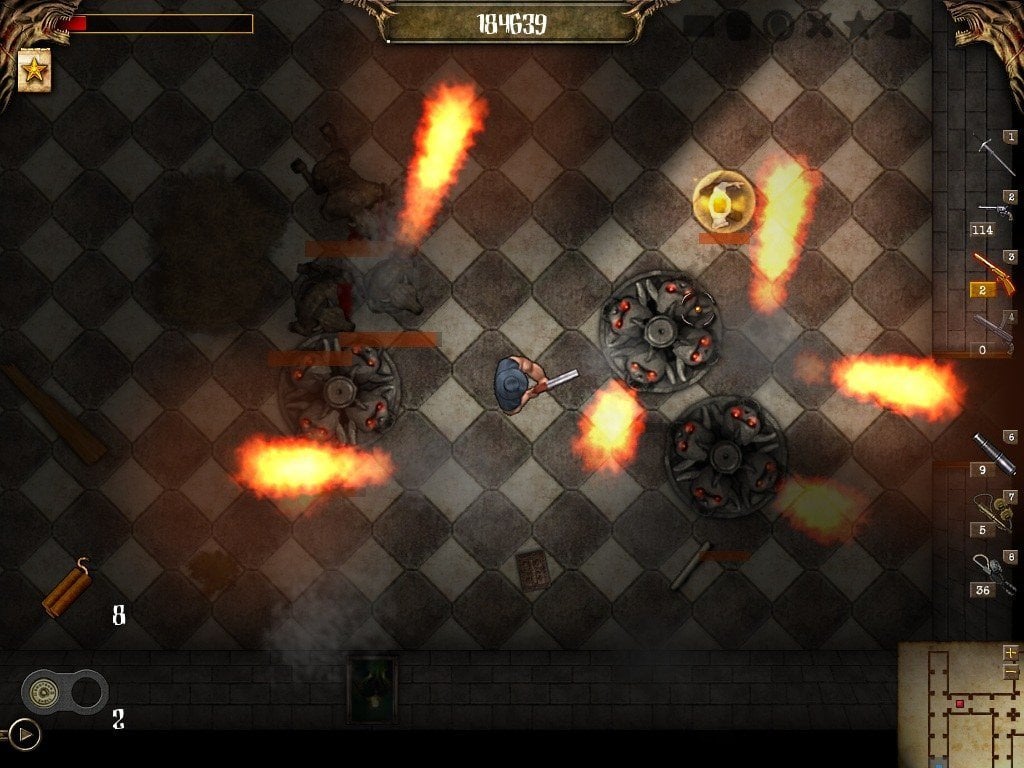
Task: Zoom out the minimap with the minus button
Action: point(1009,670)
